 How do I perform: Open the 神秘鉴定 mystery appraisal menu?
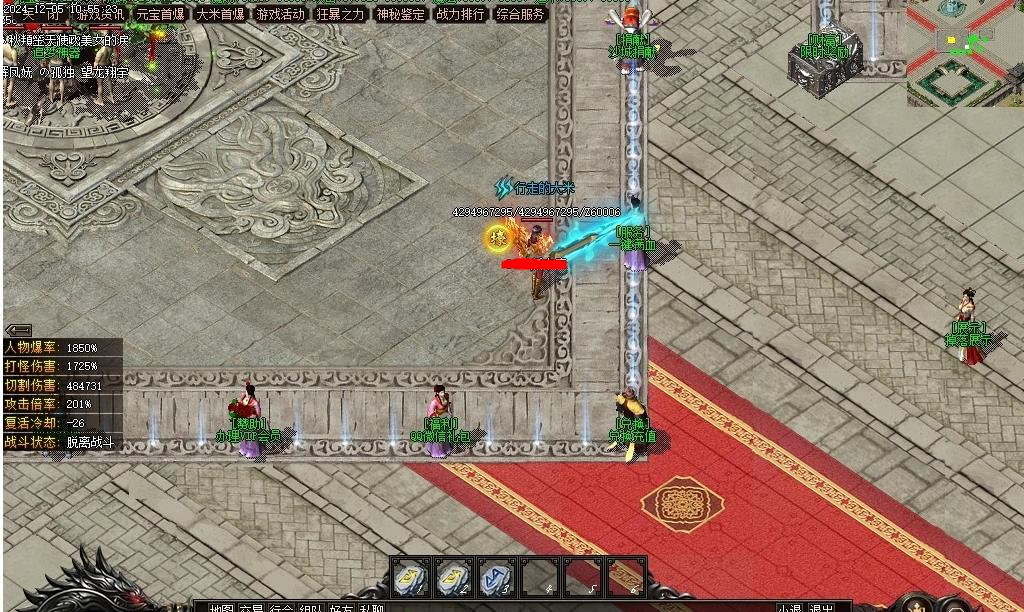coord(401,14)
